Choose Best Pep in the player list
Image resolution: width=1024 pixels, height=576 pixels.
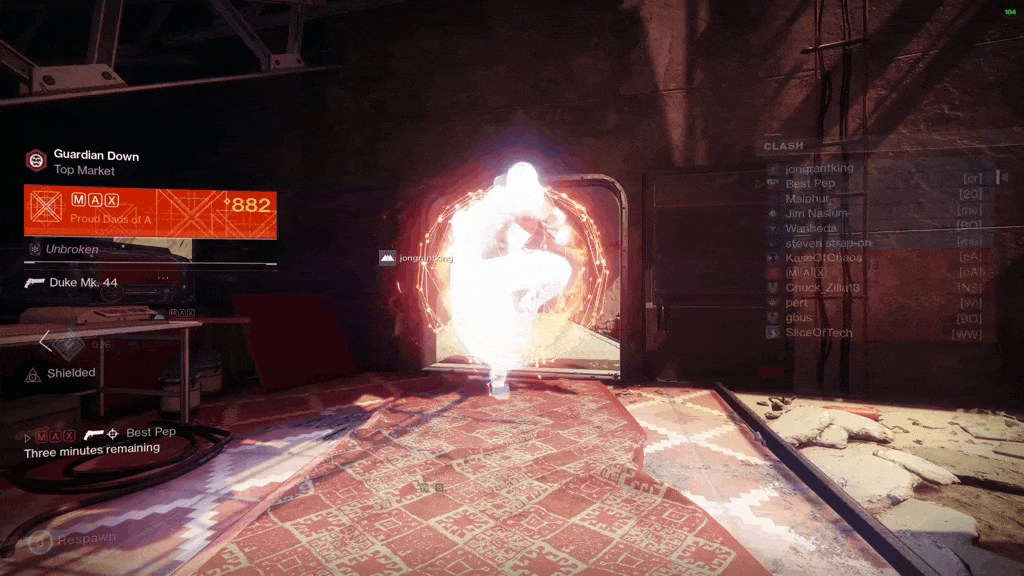point(810,184)
